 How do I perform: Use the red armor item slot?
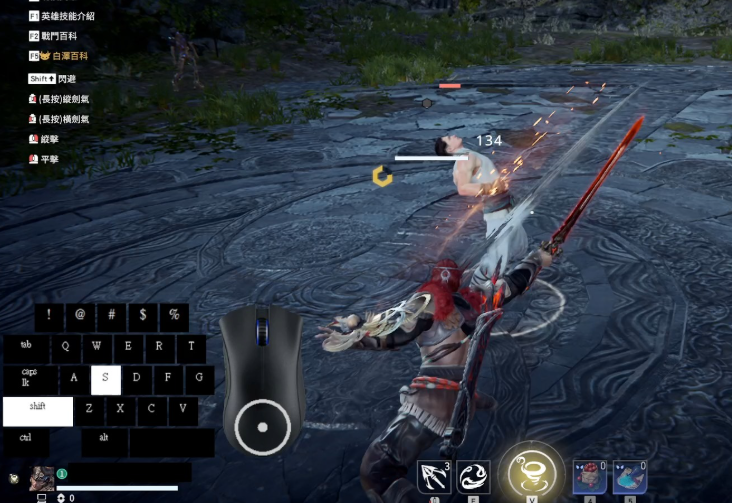589,476
